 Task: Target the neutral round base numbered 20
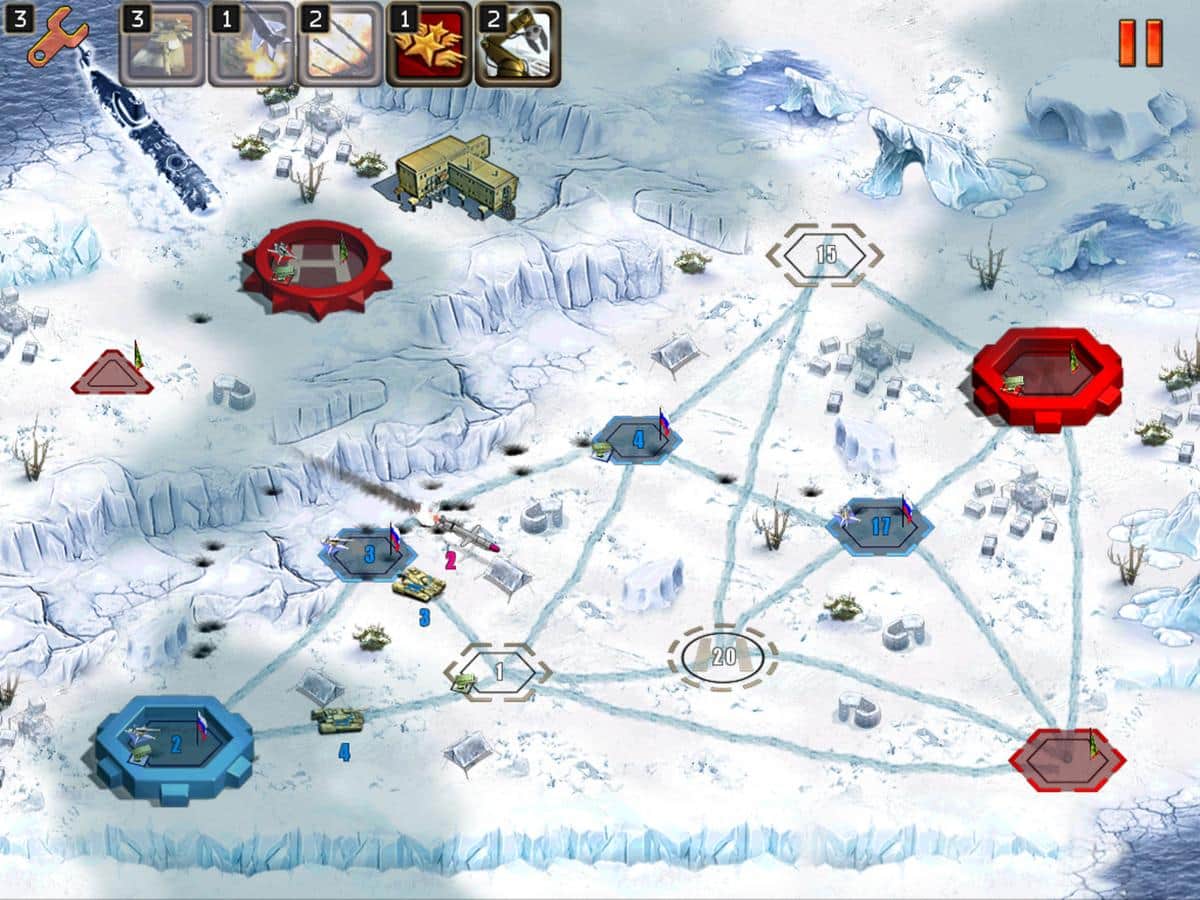pyautogui.click(x=723, y=657)
